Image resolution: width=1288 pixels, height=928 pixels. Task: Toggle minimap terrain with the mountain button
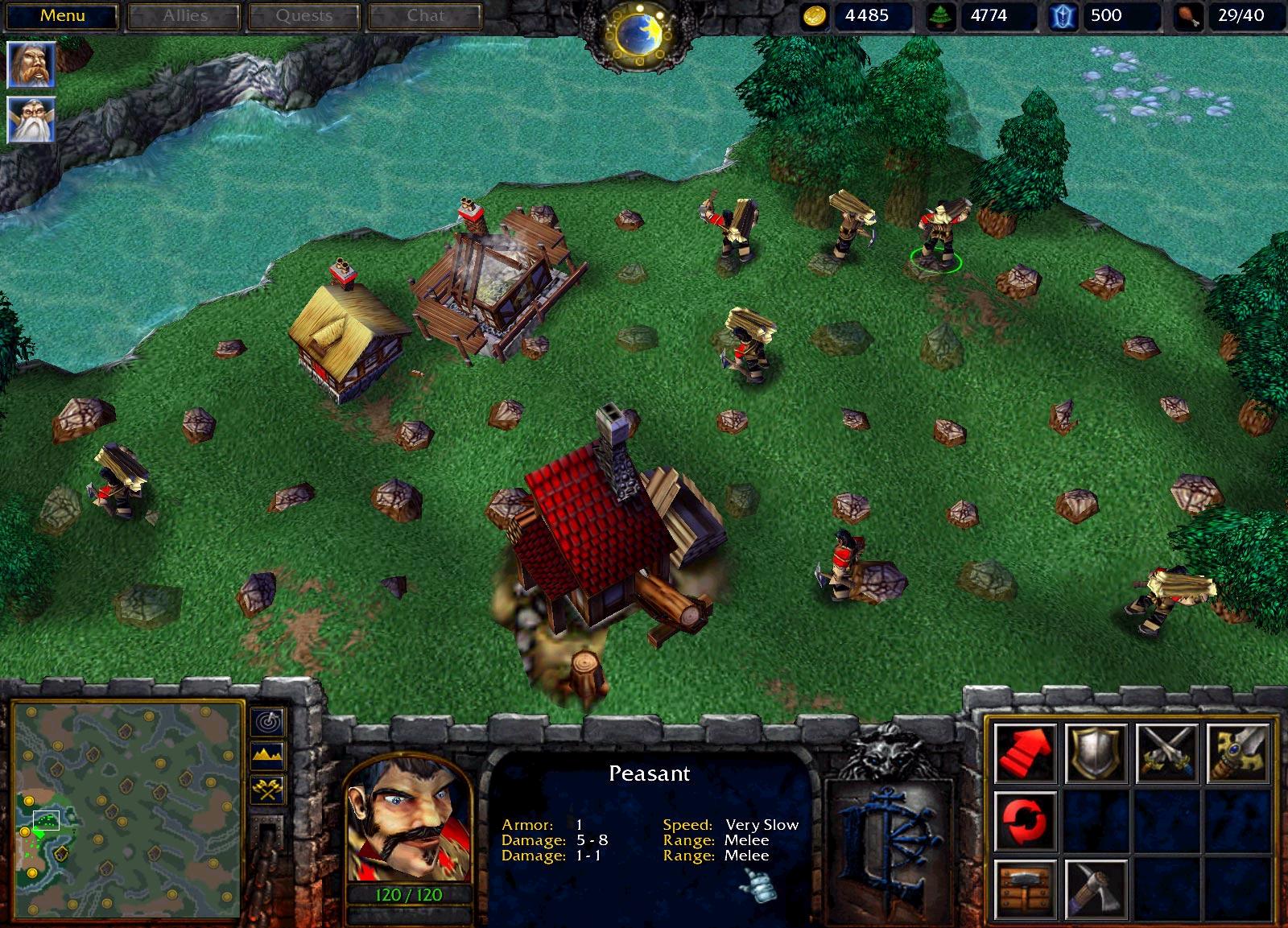click(x=268, y=754)
